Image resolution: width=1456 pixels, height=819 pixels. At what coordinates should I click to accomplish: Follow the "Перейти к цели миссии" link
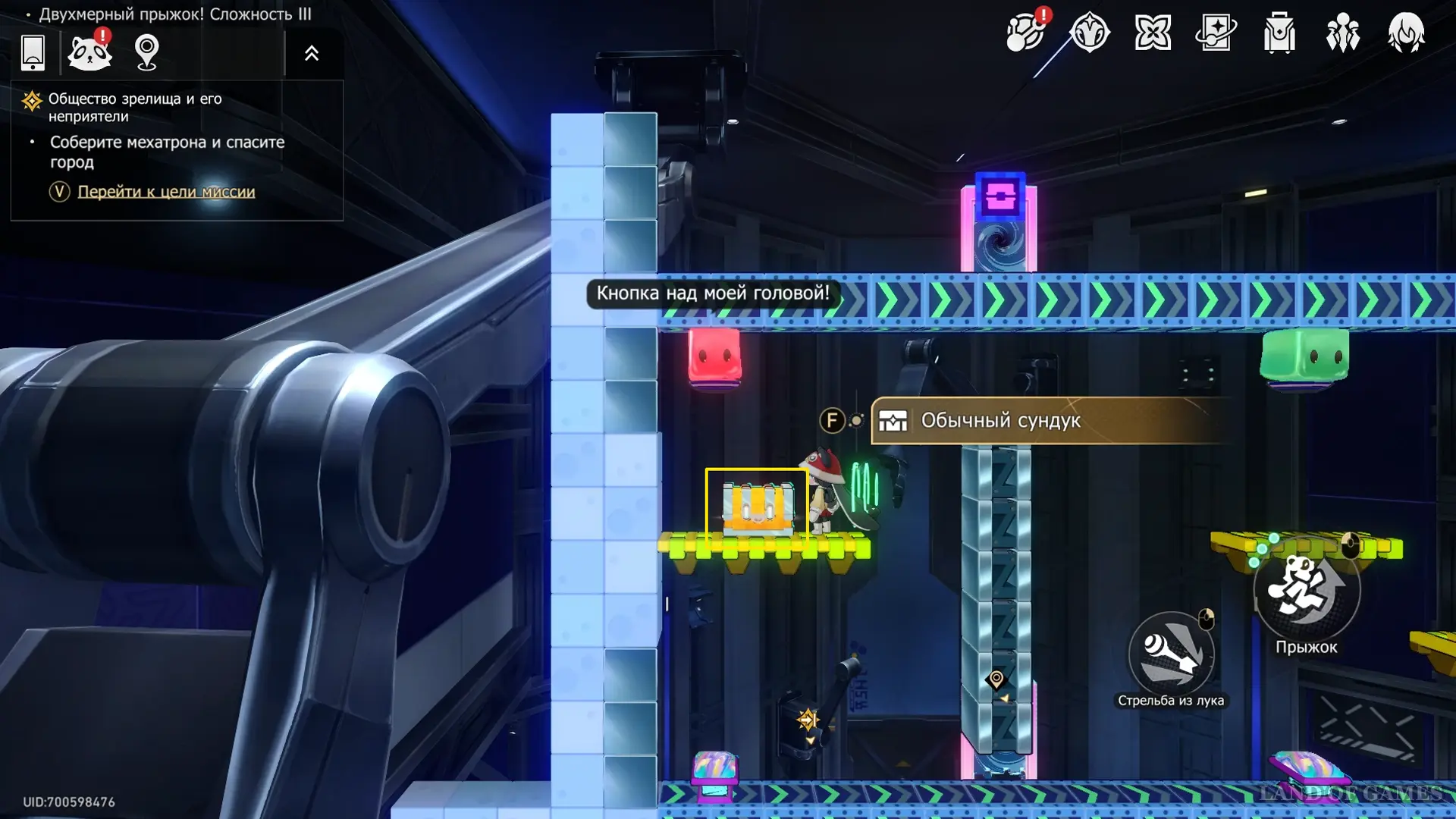(166, 192)
